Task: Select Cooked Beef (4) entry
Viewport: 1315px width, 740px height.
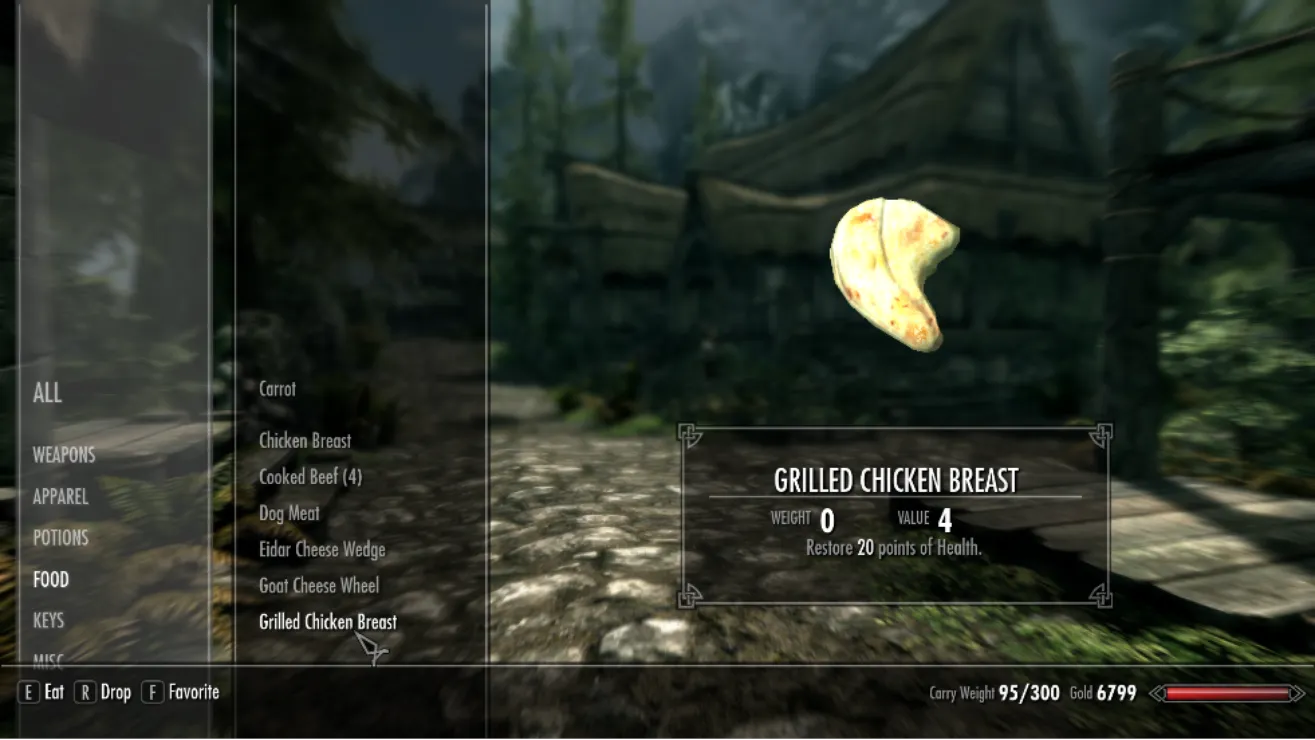Action: coord(310,477)
